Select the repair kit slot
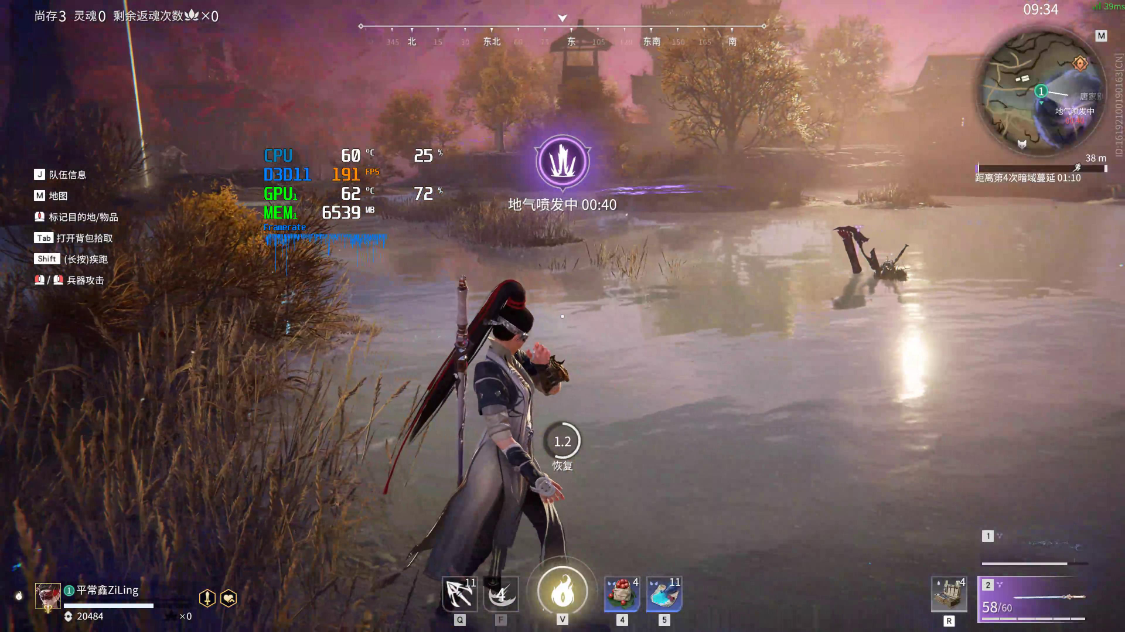Viewport: 1125px width, 632px height. click(948, 594)
